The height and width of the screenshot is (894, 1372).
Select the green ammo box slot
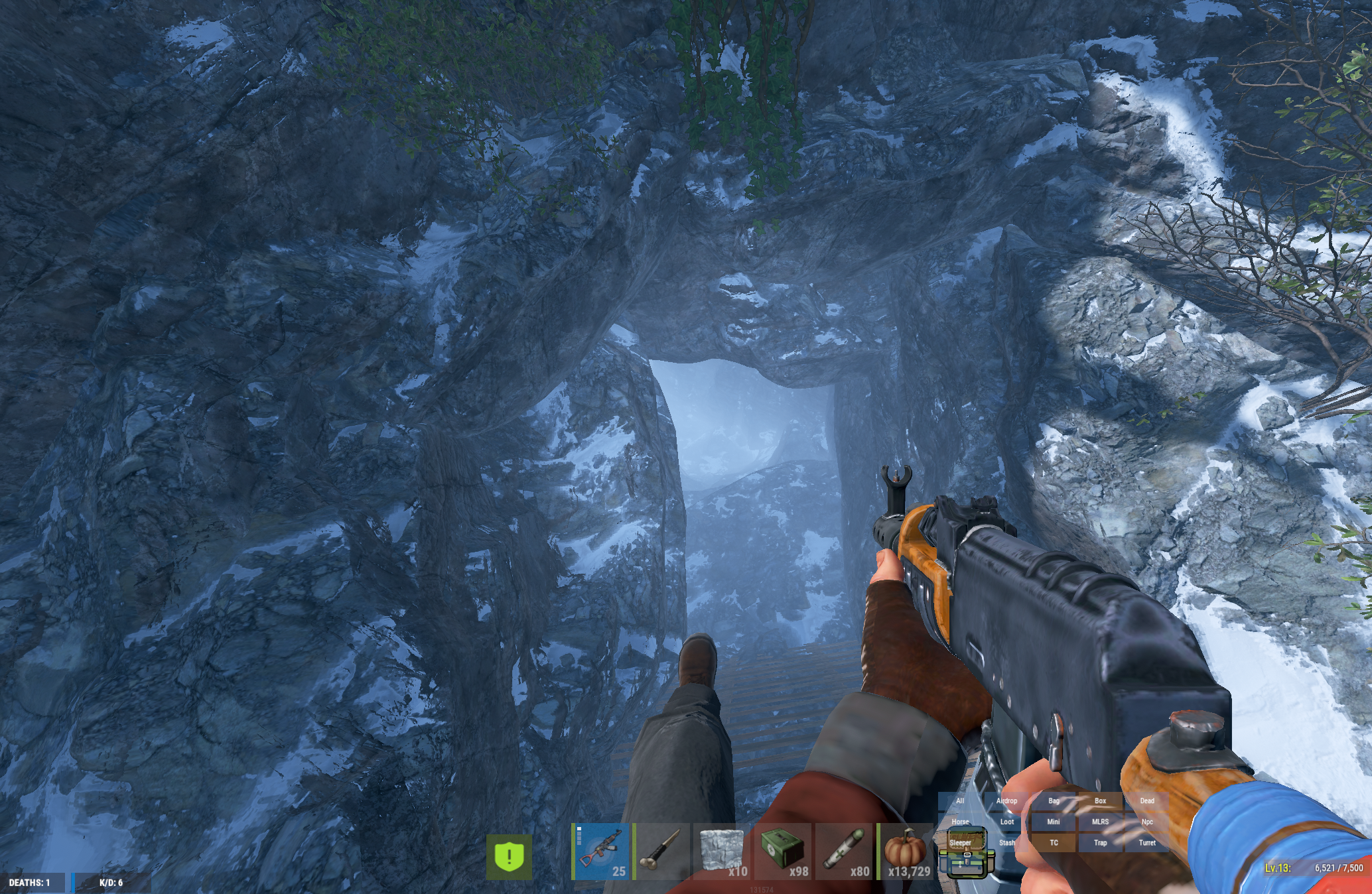pyautogui.click(x=783, y=852)
